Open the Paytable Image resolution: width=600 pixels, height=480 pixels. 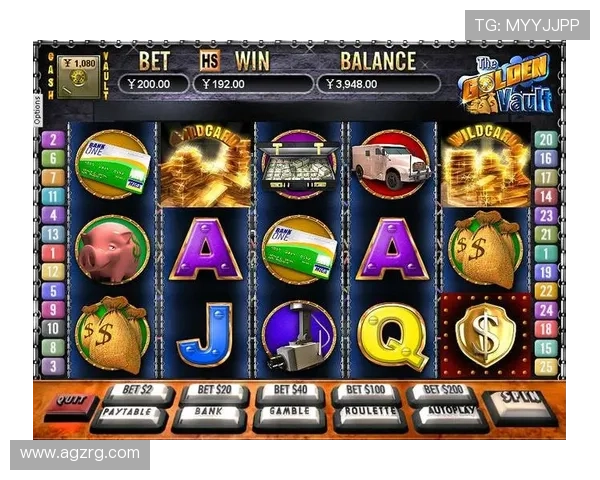tap(130, 414)
